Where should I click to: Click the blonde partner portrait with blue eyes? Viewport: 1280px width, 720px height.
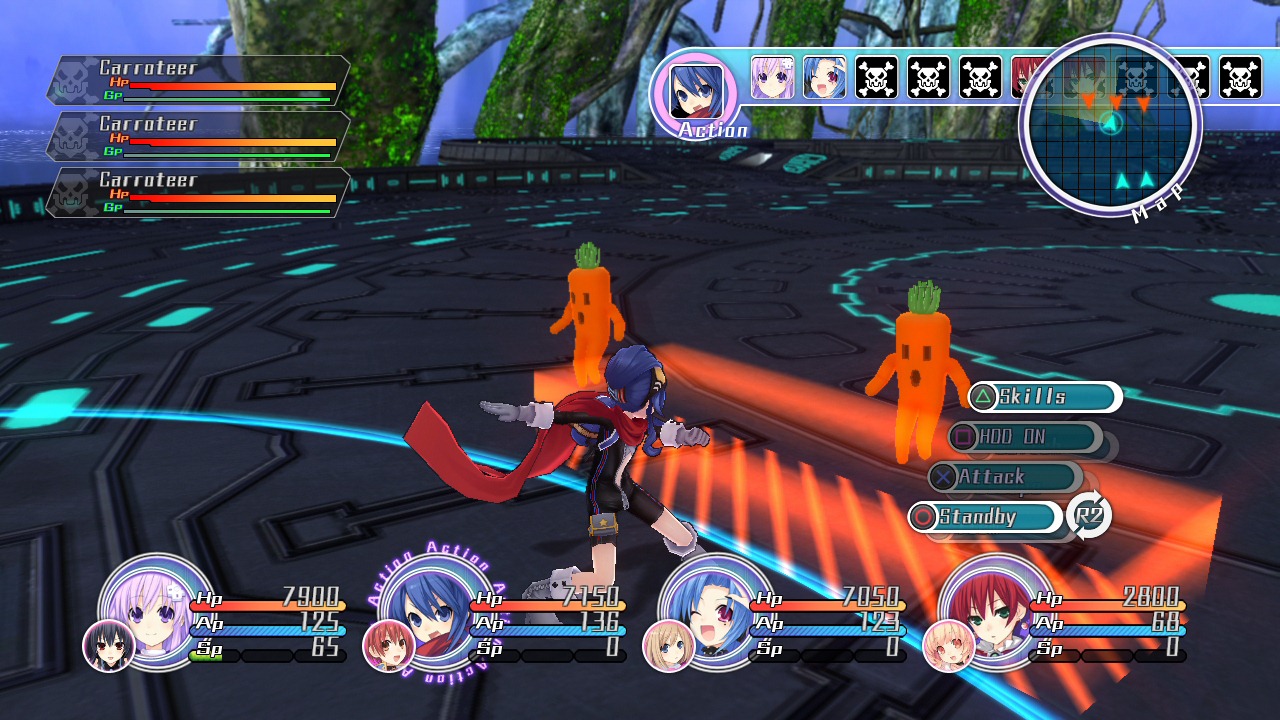[x=668, y=645]
